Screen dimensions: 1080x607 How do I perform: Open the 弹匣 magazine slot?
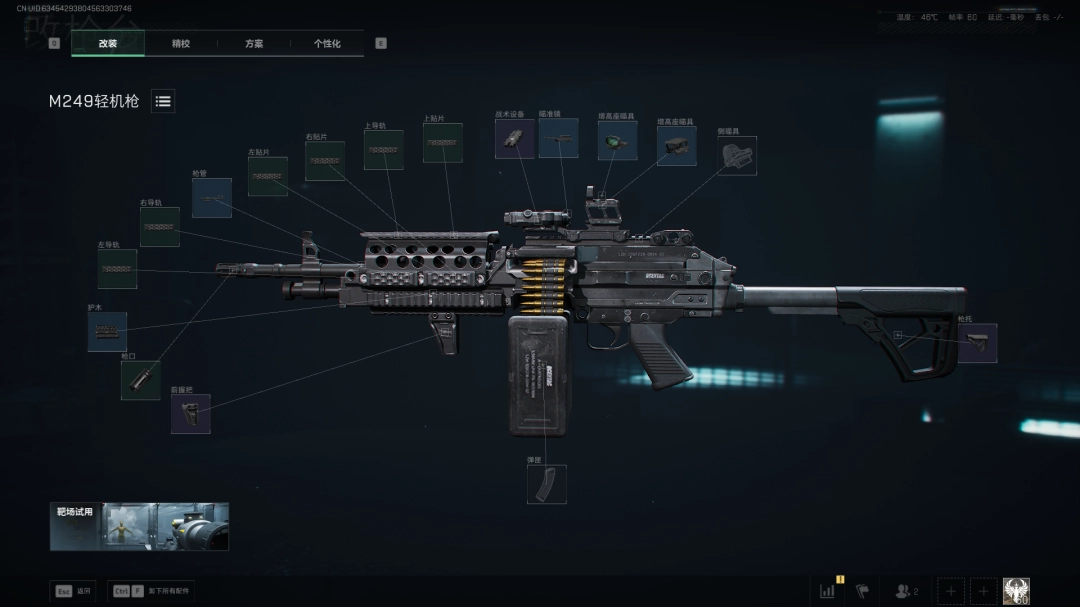[546, 484]
